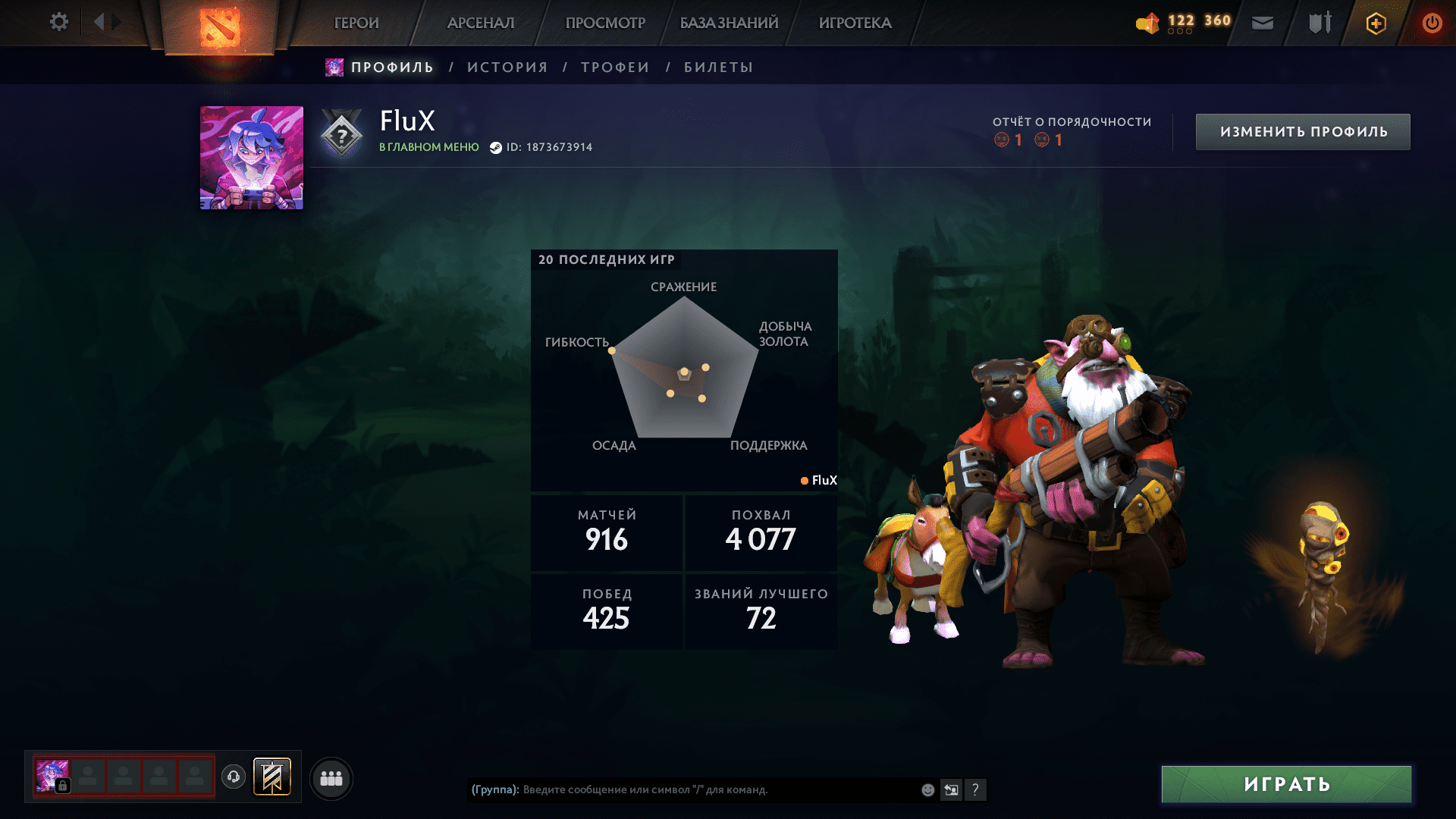
Task: Click the power button to exit the game
Action: 1432,23
